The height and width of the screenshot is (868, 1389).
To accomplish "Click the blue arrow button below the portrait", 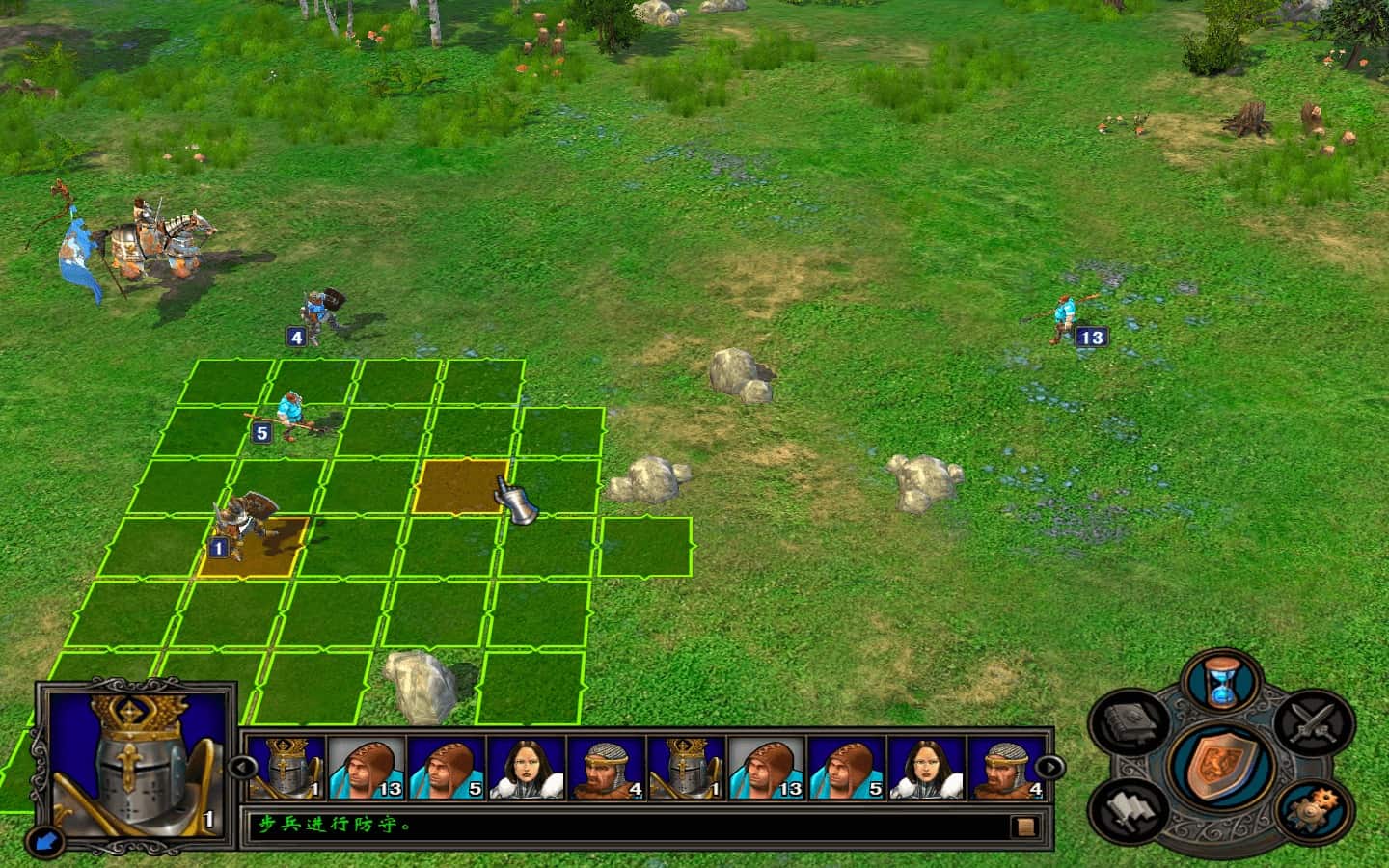I will click(x=45, y=843).
